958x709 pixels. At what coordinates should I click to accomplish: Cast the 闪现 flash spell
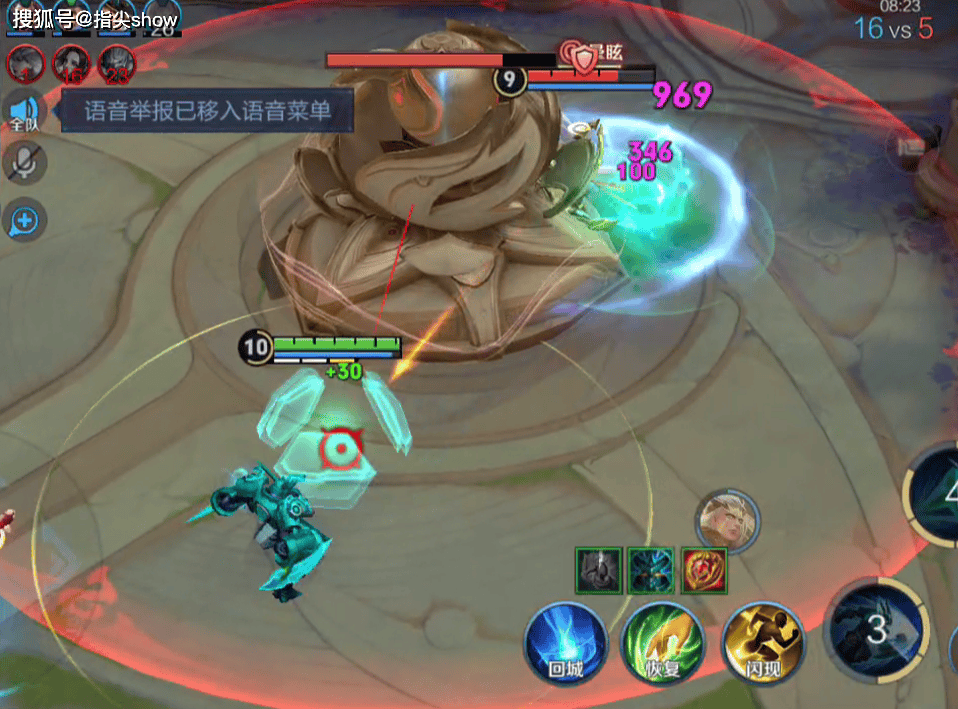click(x=763, y=643)
